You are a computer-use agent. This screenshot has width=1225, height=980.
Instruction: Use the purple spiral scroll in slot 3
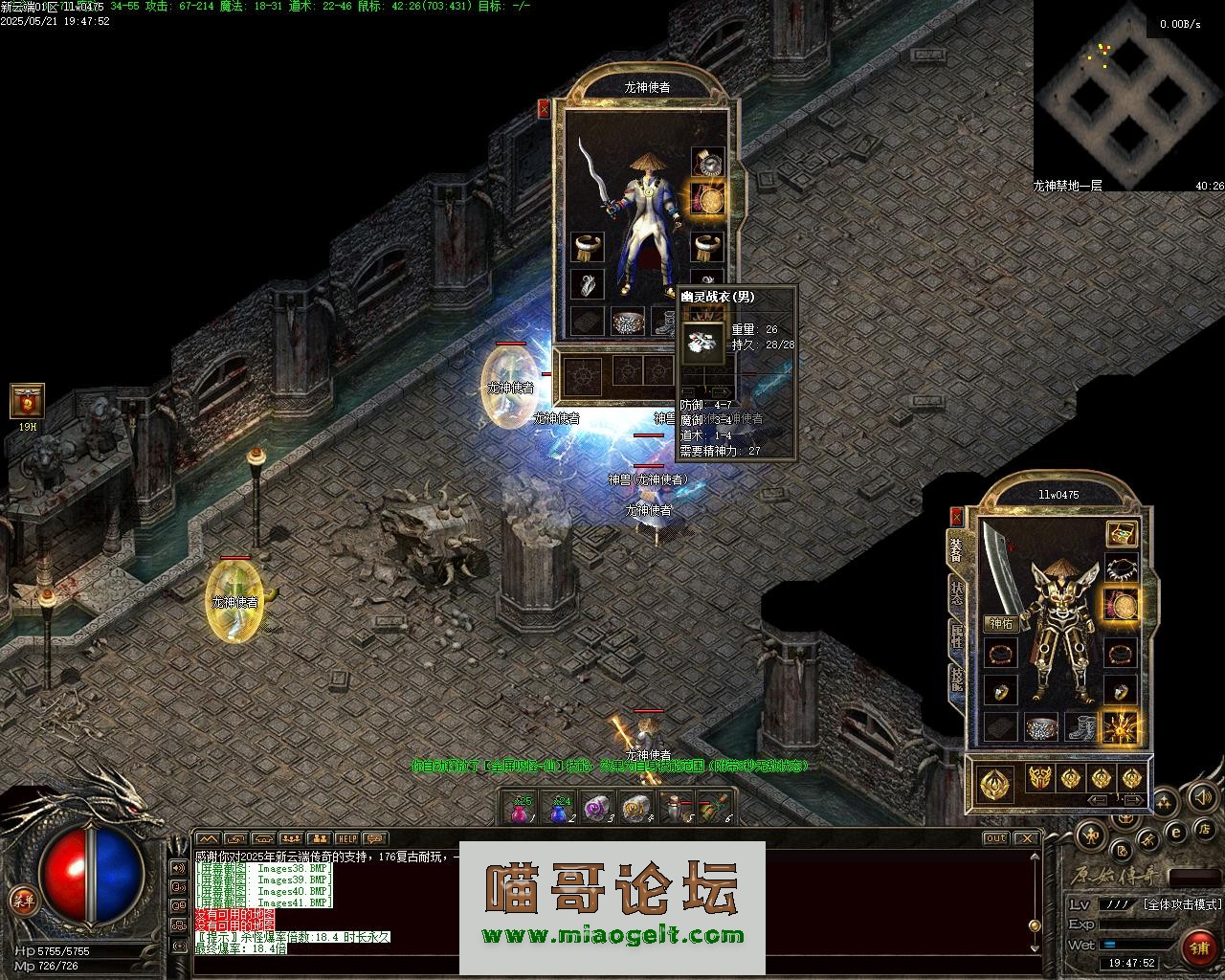click(x=600, y=809)
